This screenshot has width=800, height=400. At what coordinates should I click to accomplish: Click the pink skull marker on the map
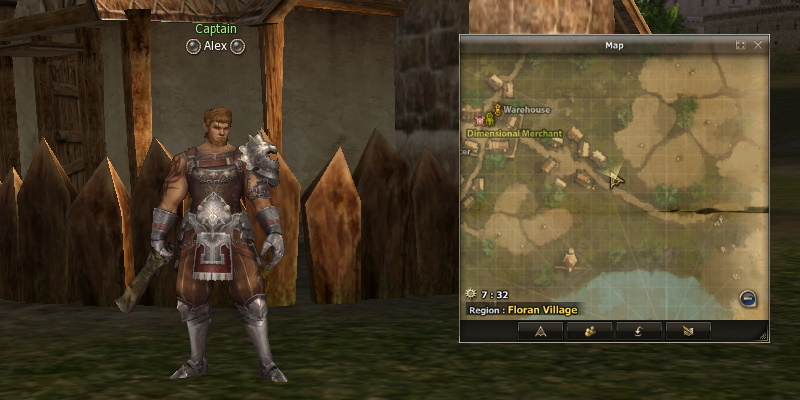[479, 120]
